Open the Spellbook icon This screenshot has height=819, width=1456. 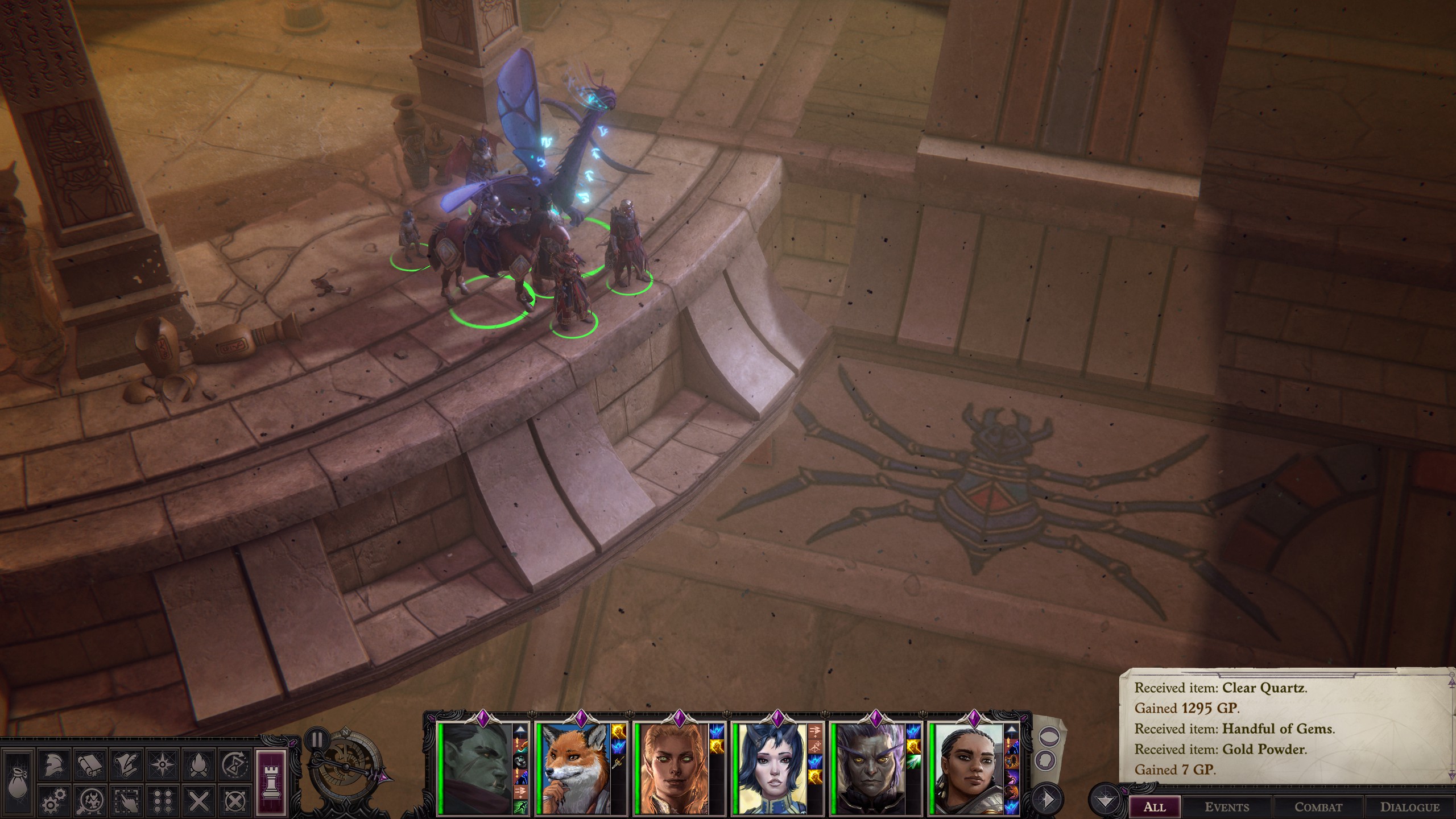(x=90, y=766)
